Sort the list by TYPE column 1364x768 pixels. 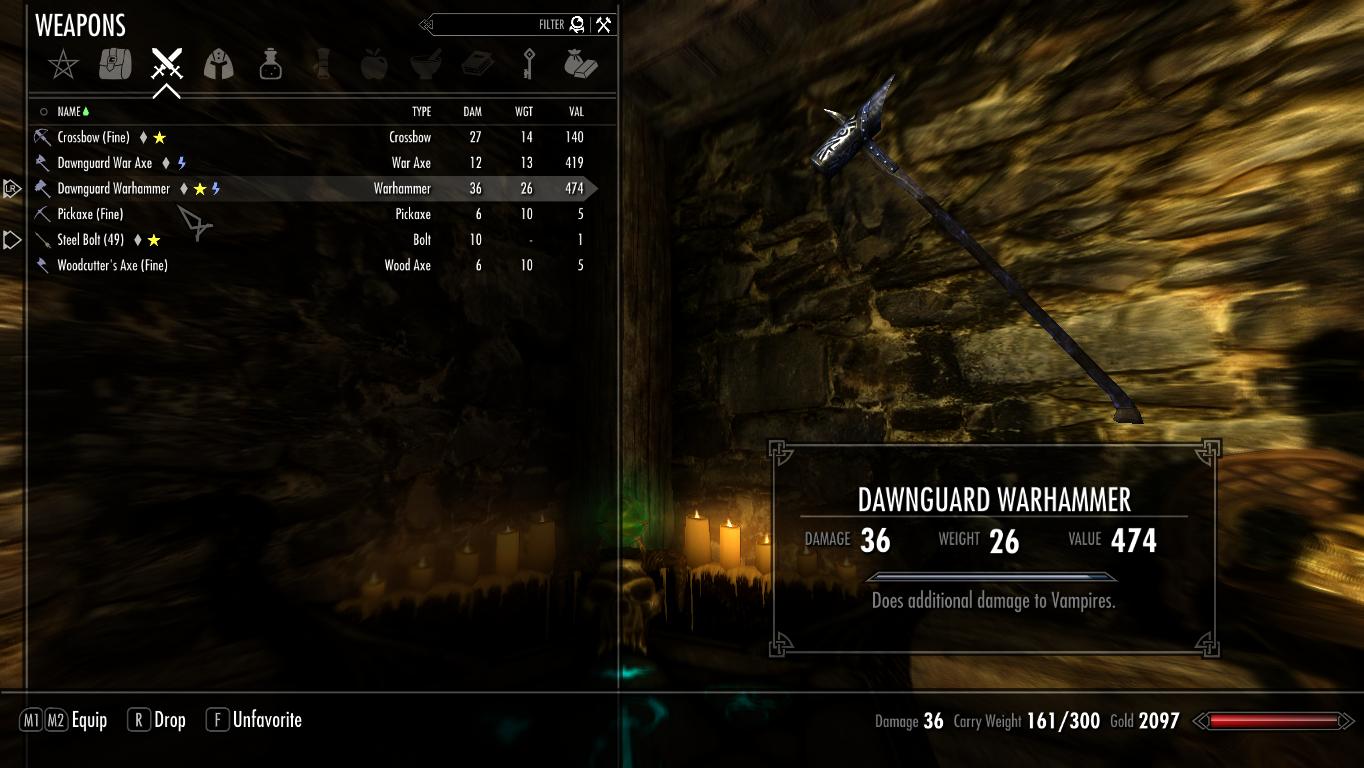[x=421, y=112]
